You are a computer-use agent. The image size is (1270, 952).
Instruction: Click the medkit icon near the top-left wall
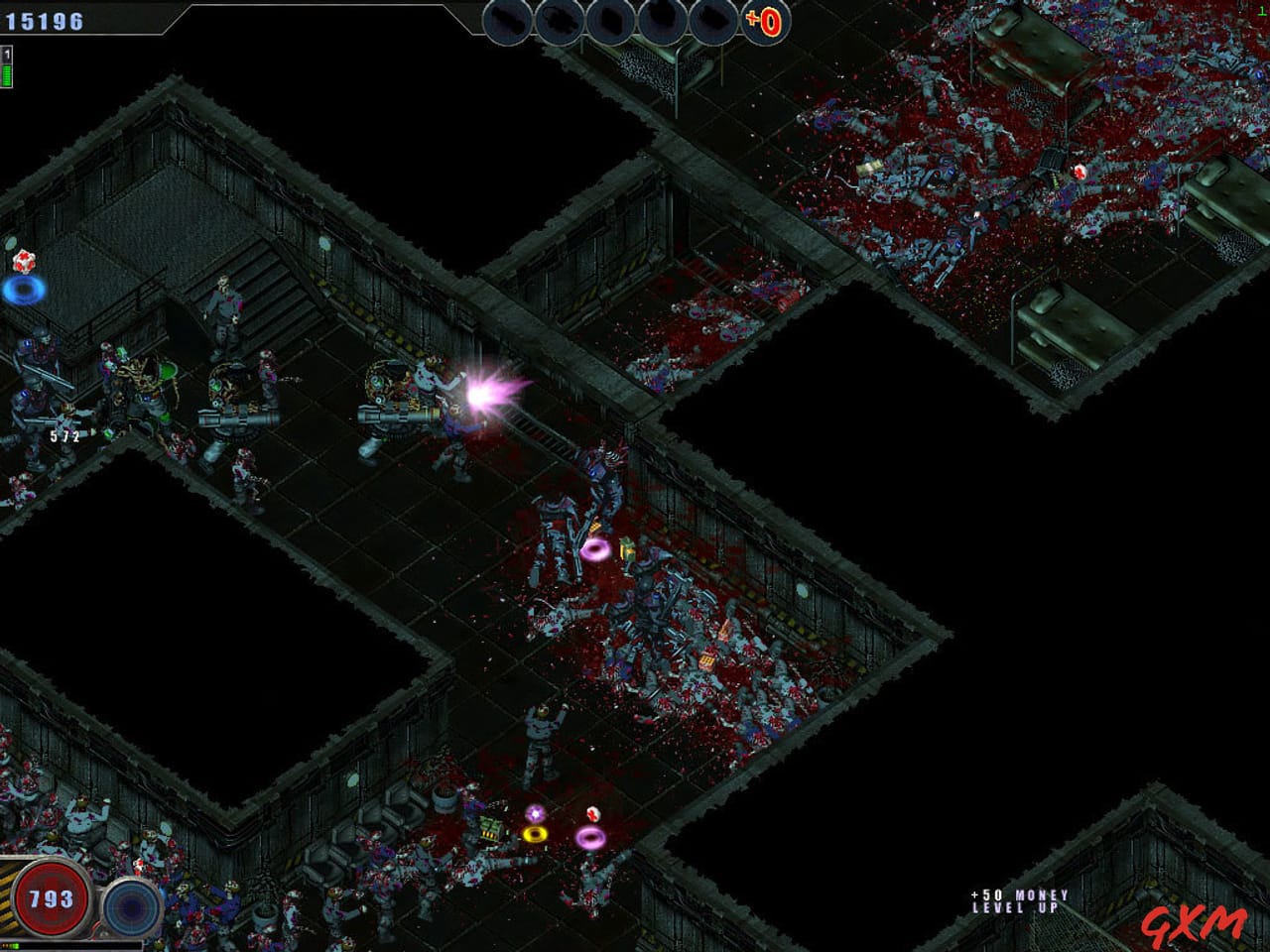(x=24, y=261)
